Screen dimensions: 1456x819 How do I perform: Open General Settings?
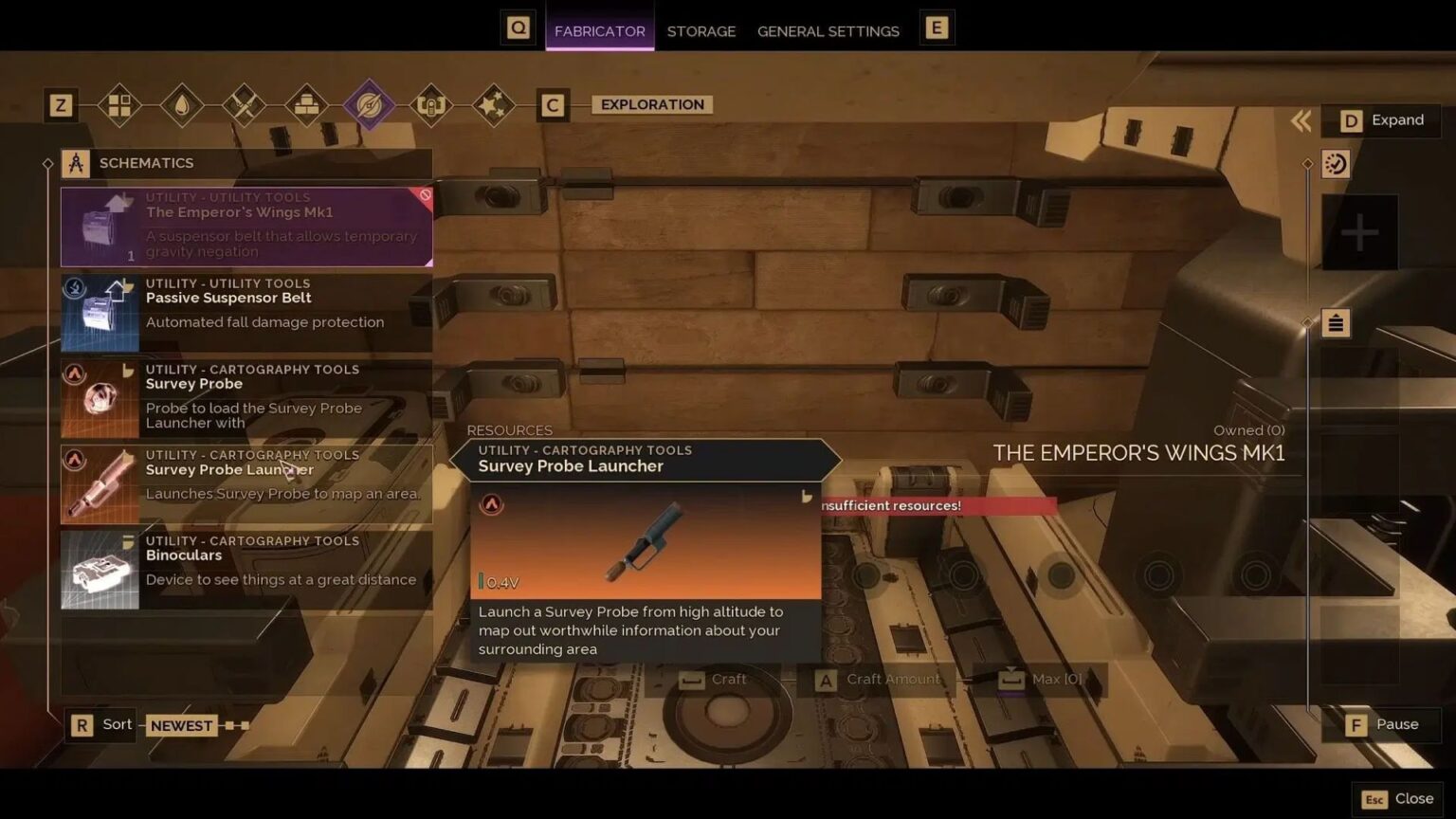828,31
